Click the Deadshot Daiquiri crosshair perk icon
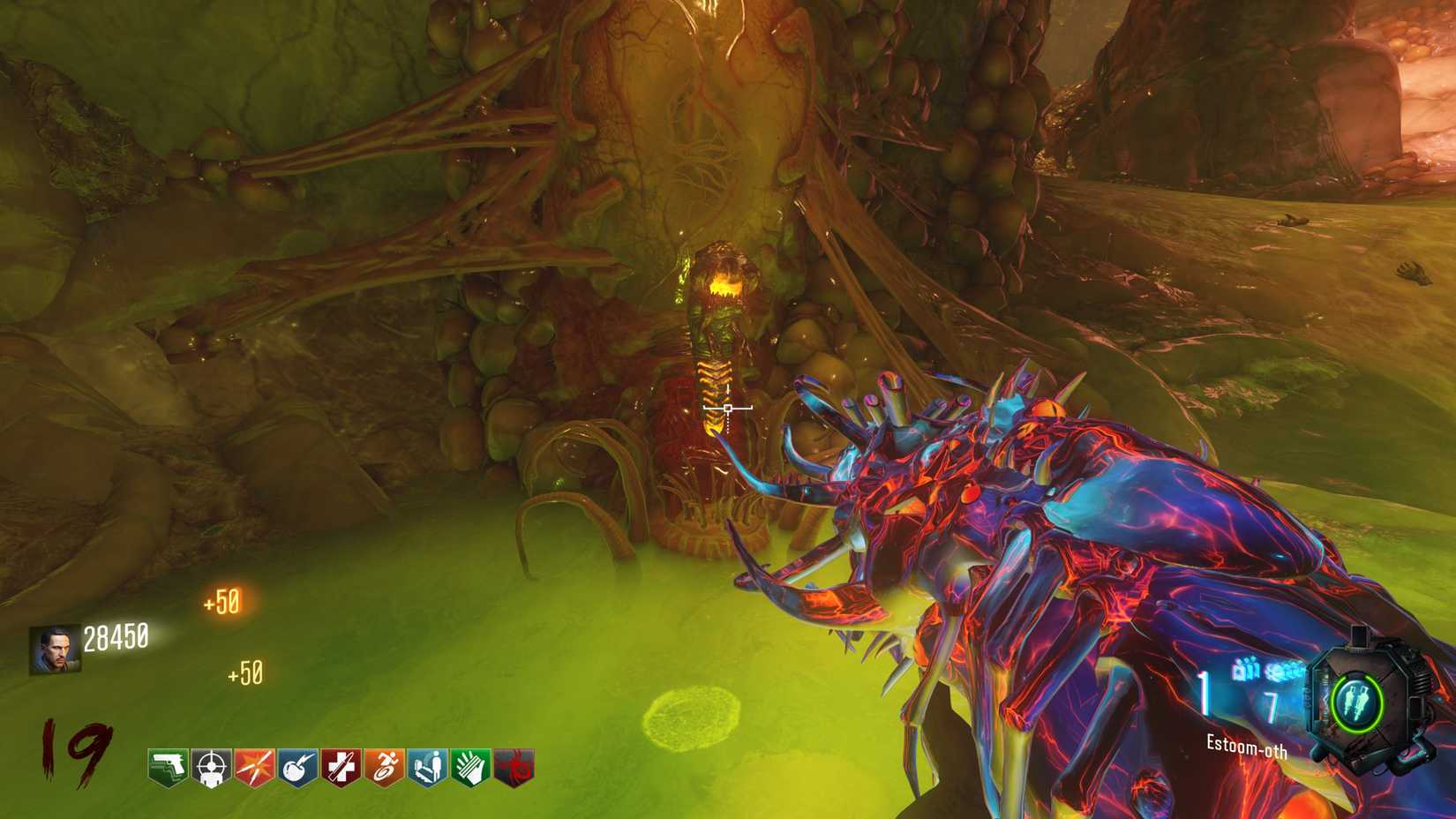Viewport: 1456px width, 819px height. pyautogui.click(x=213, y=768)
